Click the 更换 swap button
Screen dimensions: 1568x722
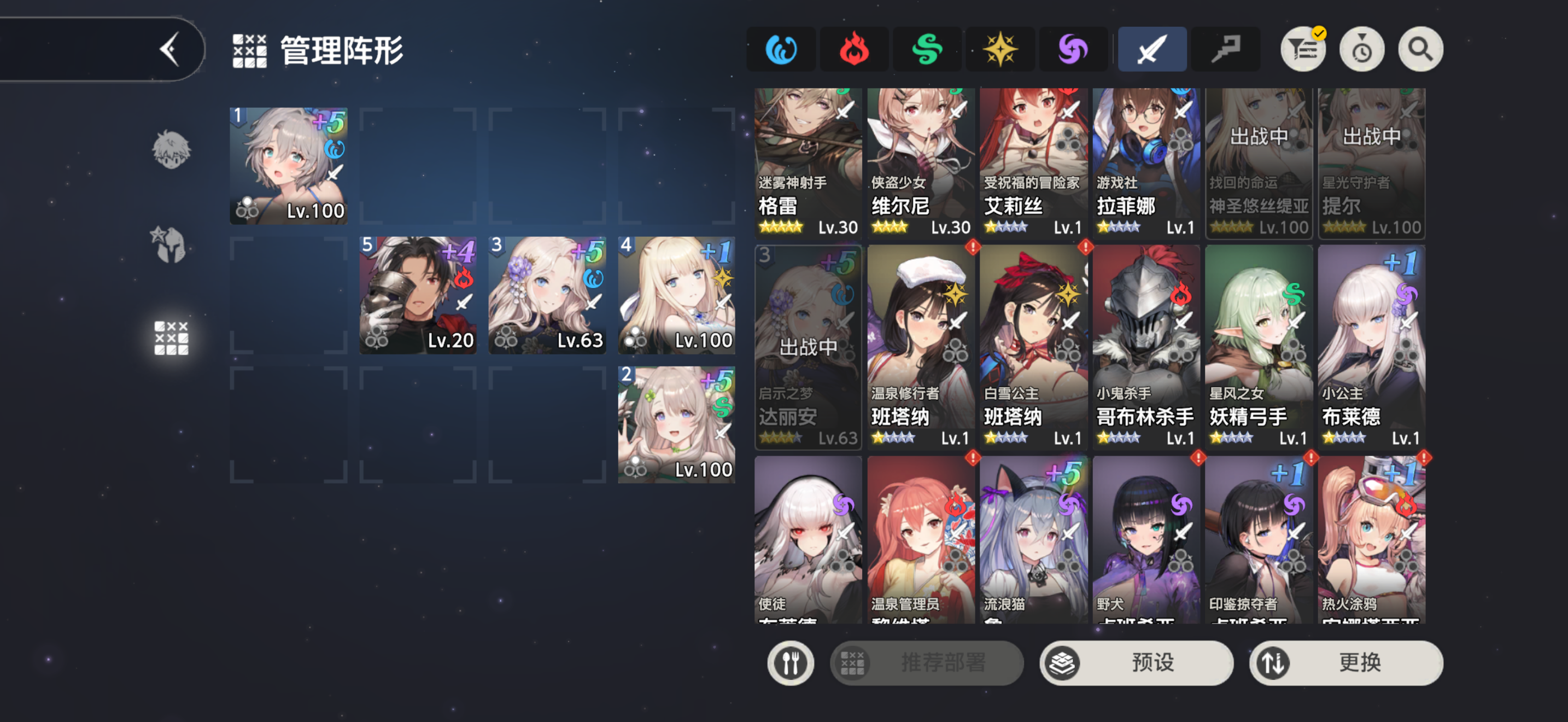coord(1346,662)
